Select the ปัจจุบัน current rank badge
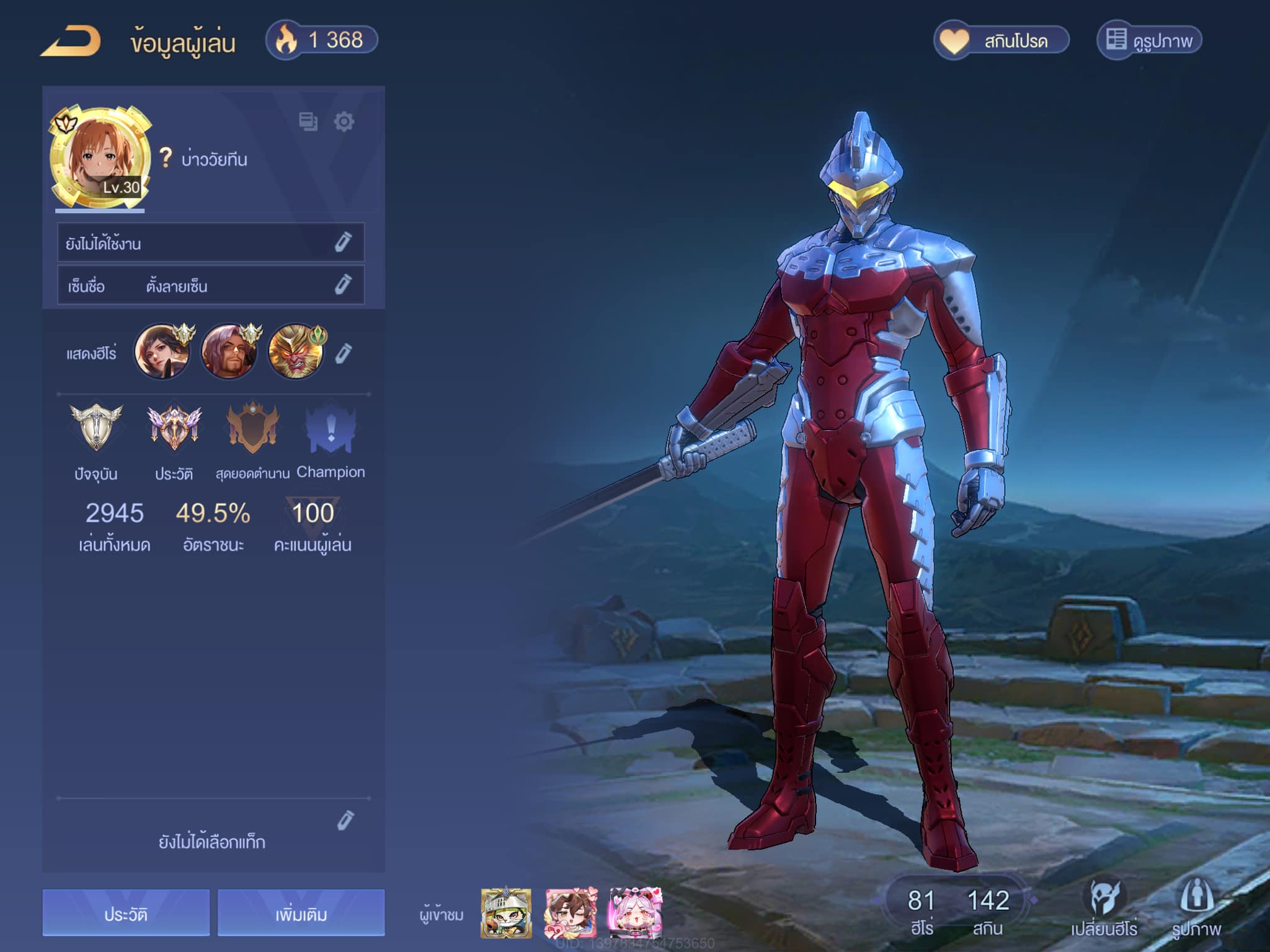The width and height of the screenshot is (1270, 952). pyautogui.click(x=96, y=428)
